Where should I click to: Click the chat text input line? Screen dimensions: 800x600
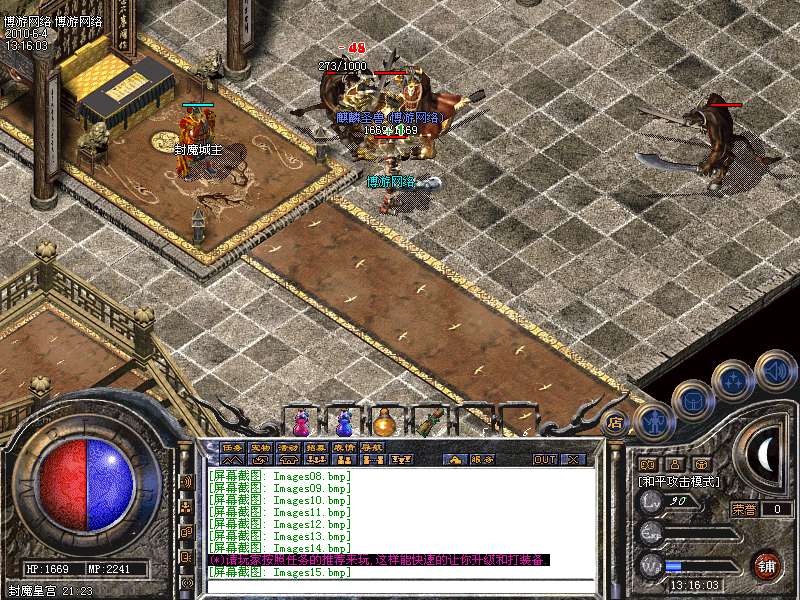400,585
